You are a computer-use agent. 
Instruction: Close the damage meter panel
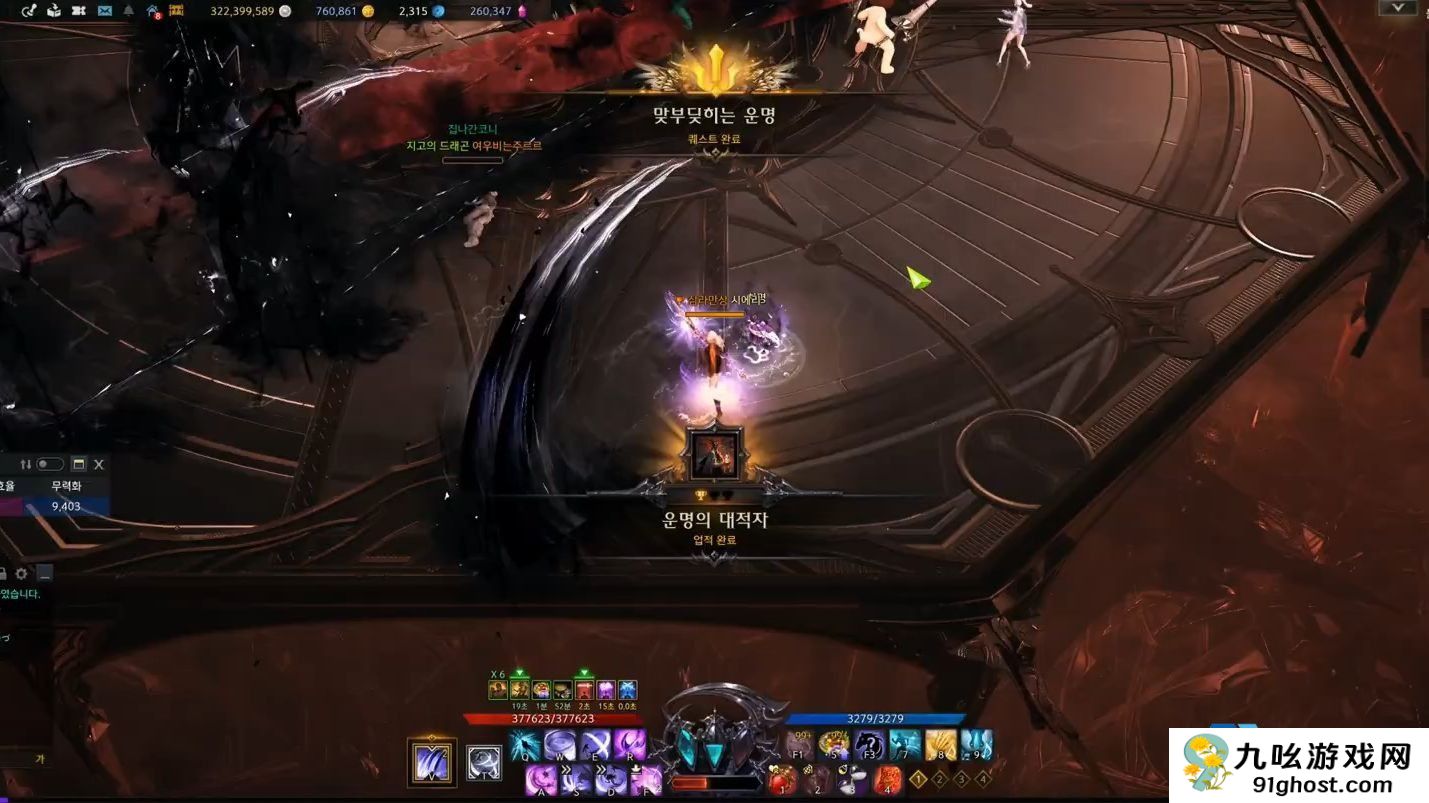pos(99,464)
